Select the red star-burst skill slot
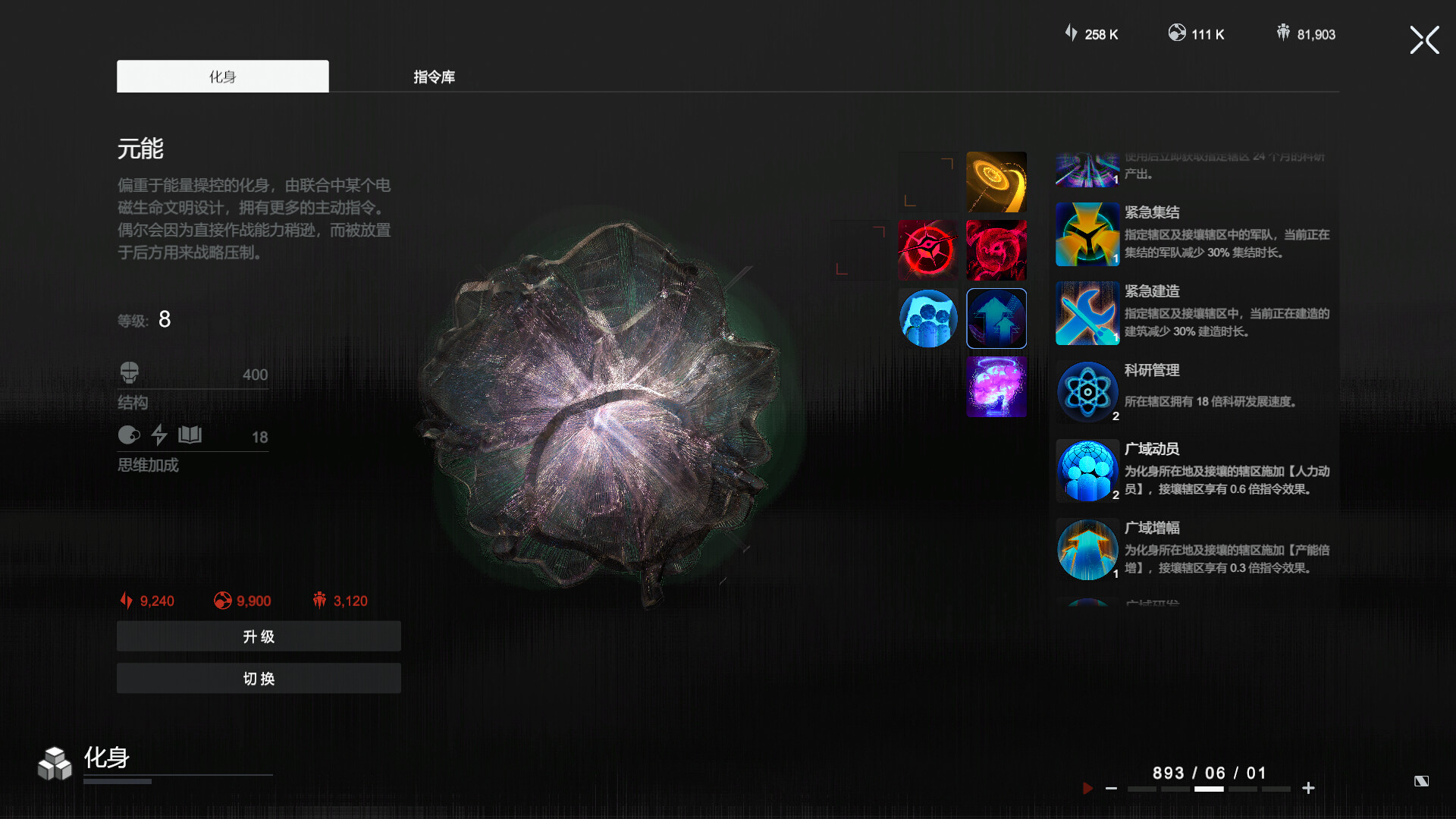The height and width of the screenshot is (819, 1456). 927,249
